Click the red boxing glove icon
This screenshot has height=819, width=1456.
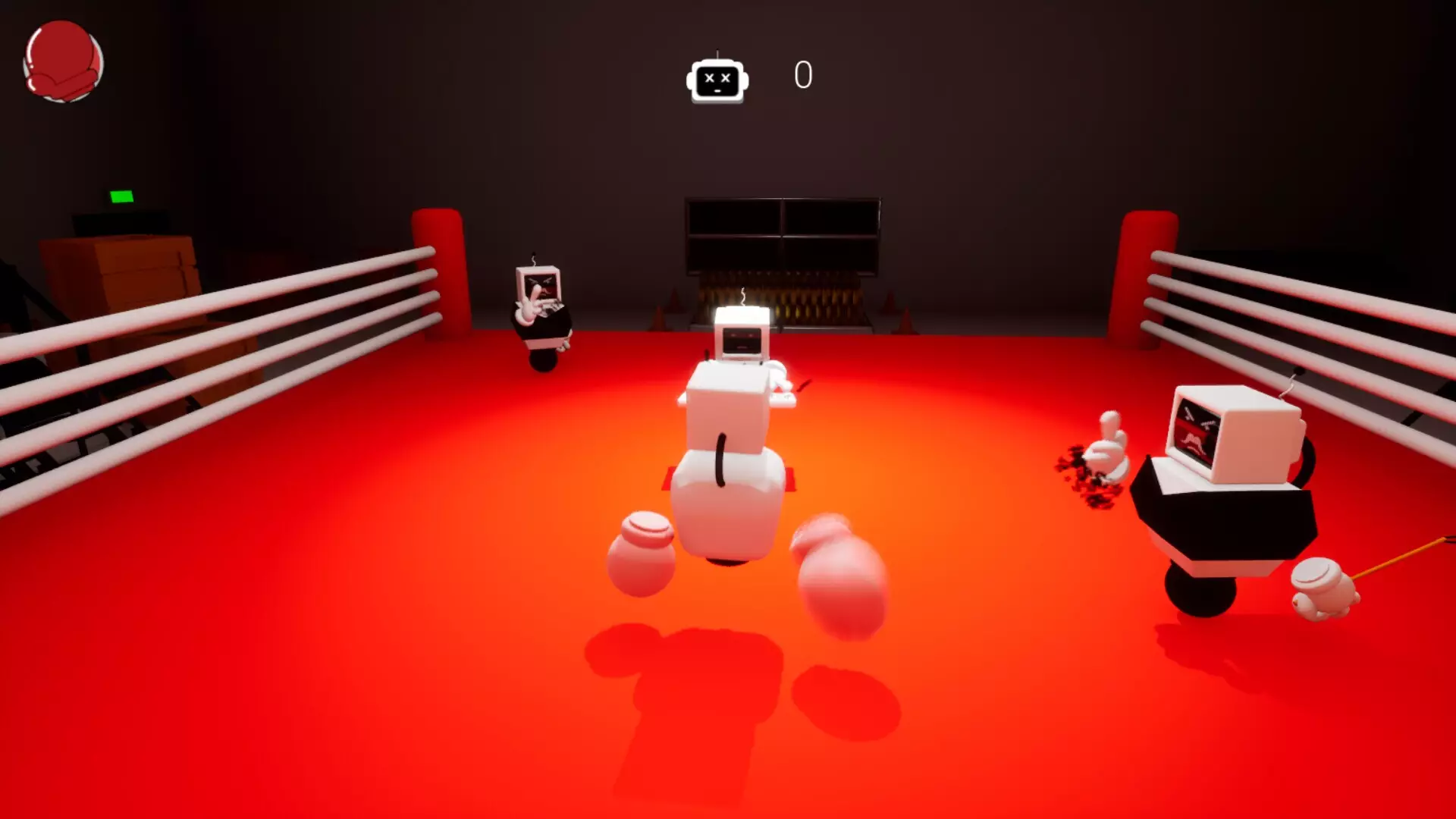click(64, 61)
